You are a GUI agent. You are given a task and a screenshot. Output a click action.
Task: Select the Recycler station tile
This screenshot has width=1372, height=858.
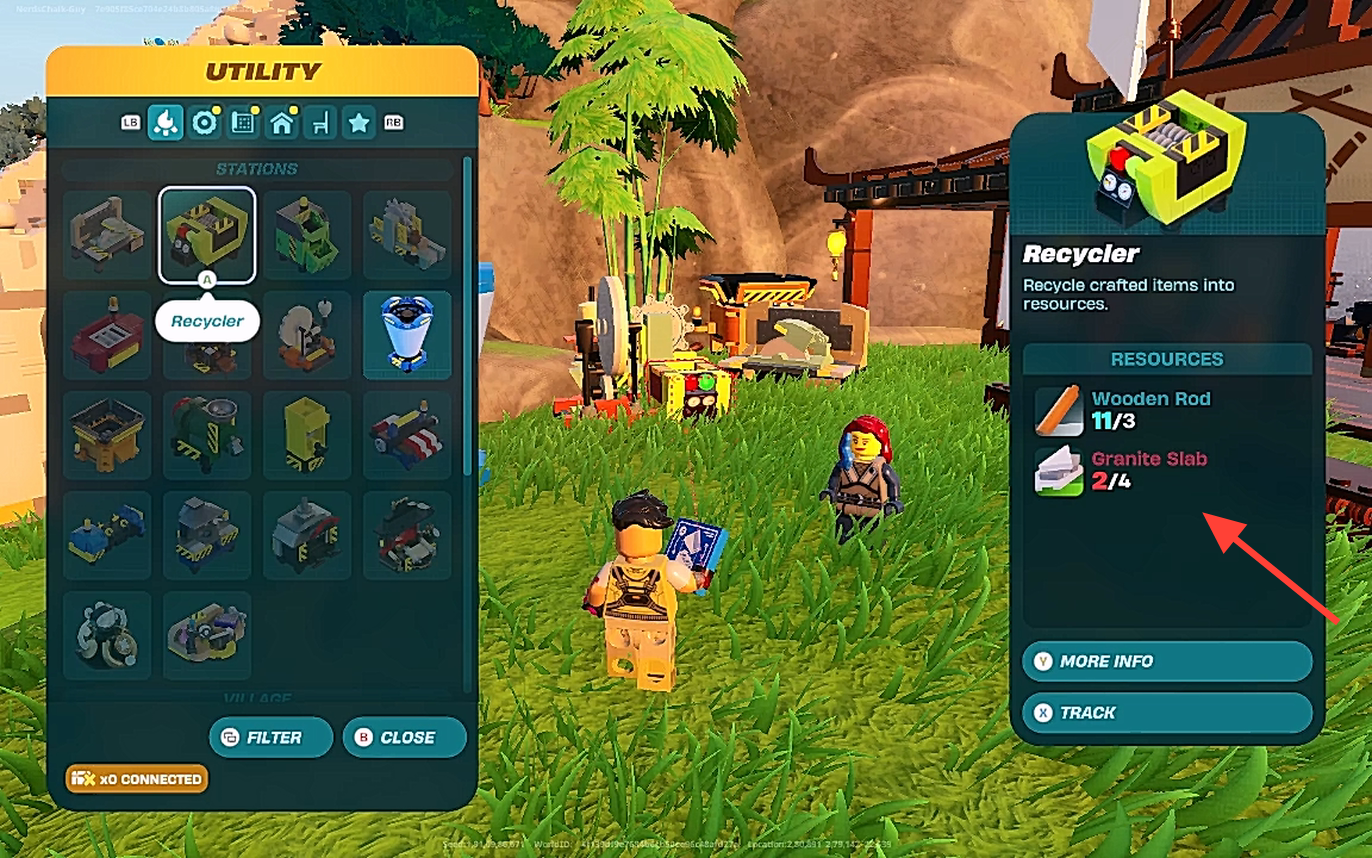pyautogui.click(x=207, y=235)
